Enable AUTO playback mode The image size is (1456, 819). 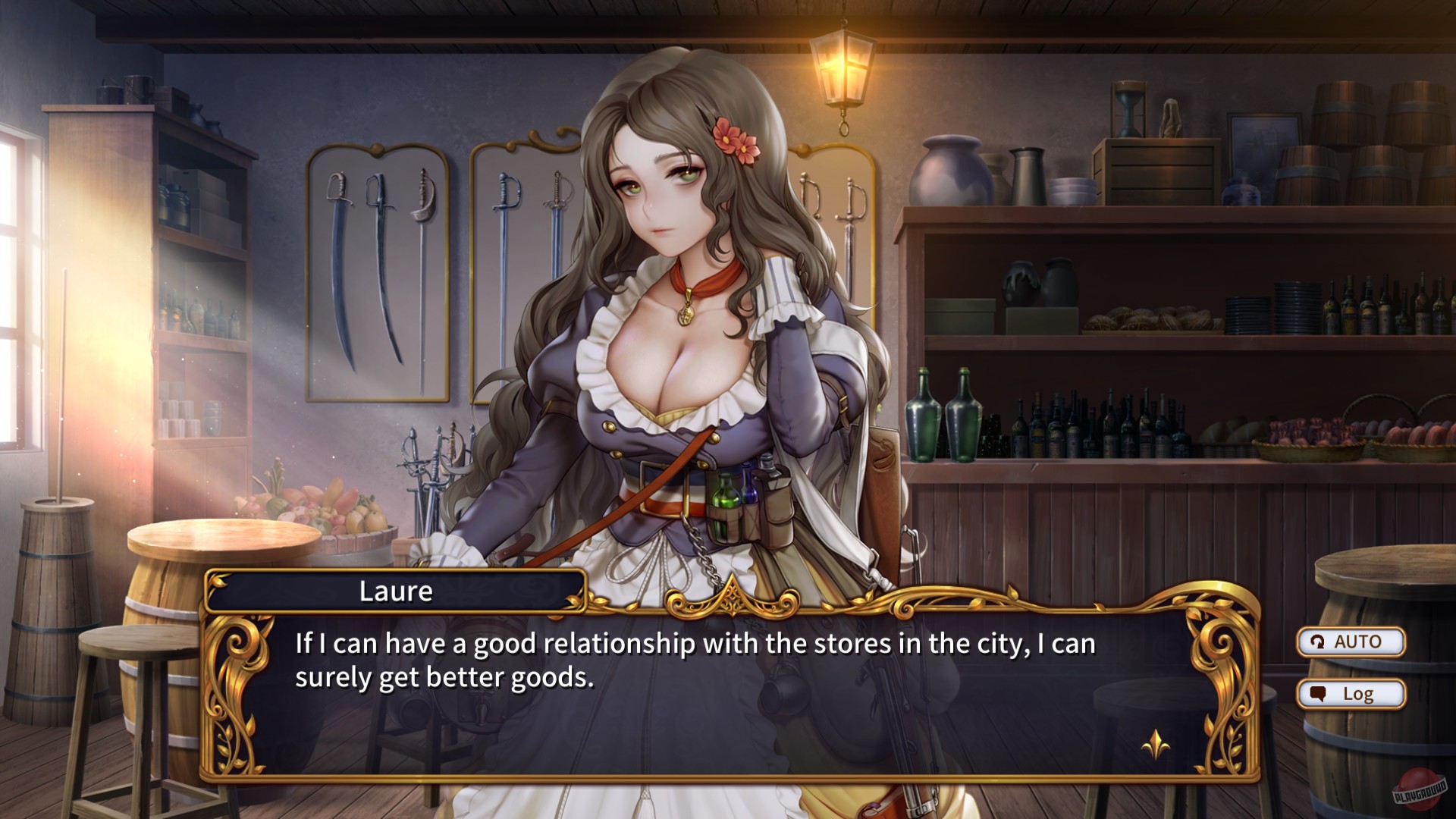pos(1351,643)
